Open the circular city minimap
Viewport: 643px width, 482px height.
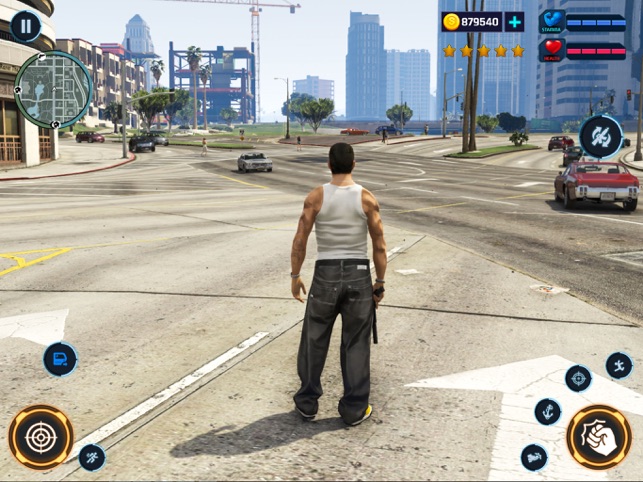pyautogui.click(x=54, y=90)
